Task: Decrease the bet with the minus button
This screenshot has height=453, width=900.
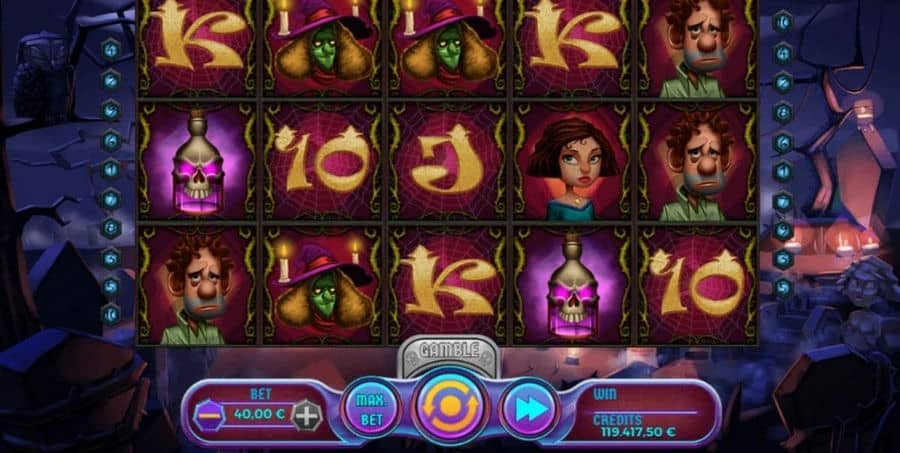Action: click(207, 415)
